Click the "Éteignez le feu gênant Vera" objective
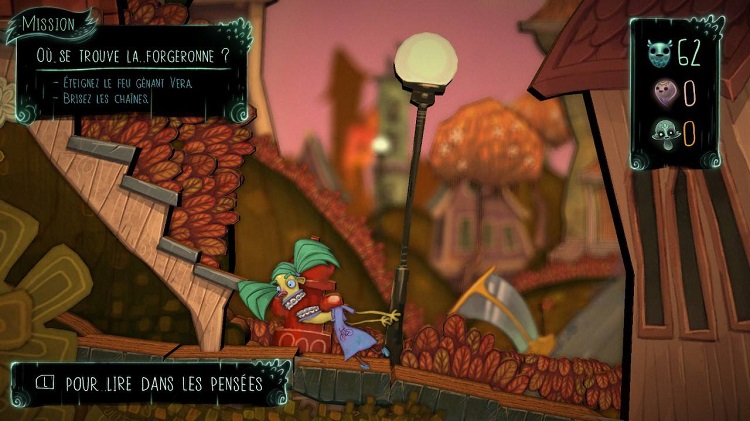Screen dimensions: 750x421 122,82
